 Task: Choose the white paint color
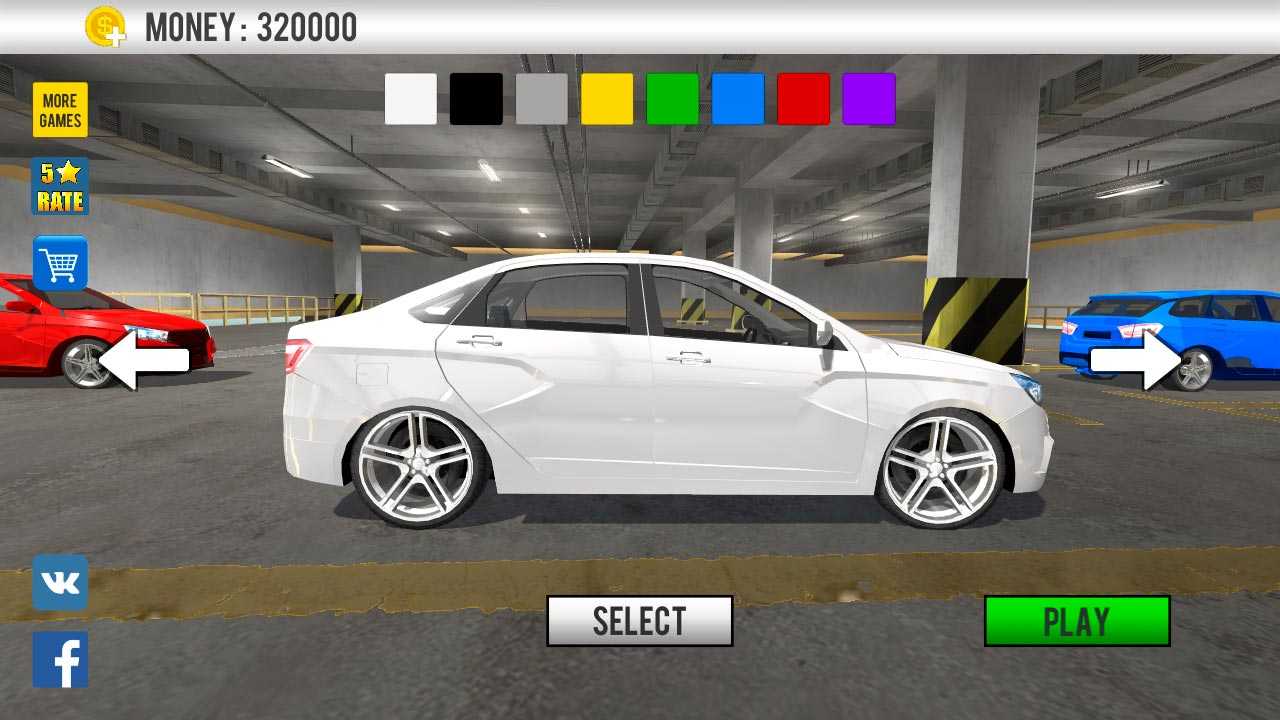click(411, 99)
